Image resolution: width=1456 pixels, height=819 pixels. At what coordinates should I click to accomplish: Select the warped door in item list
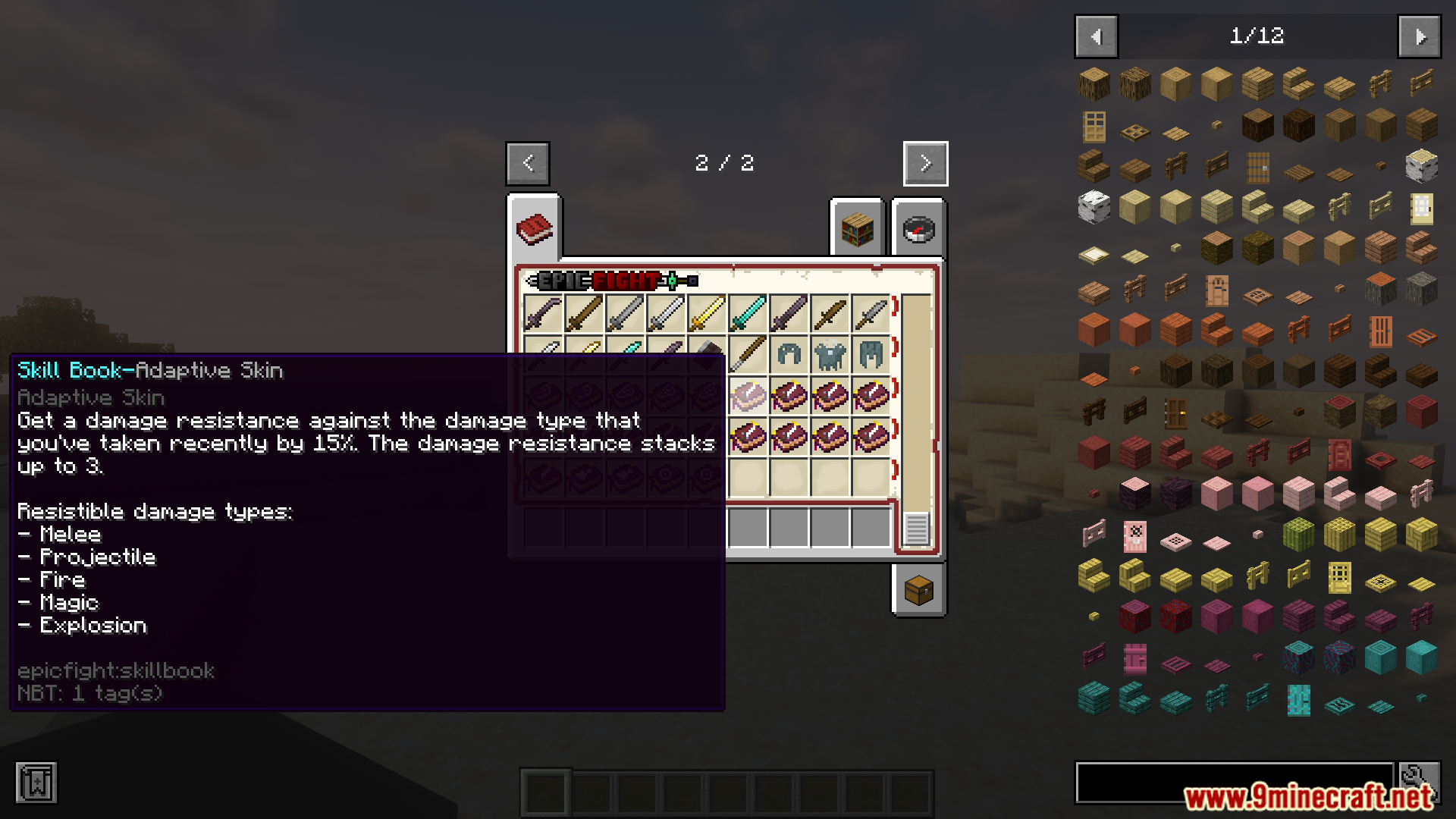click(x=1298, y=700)
